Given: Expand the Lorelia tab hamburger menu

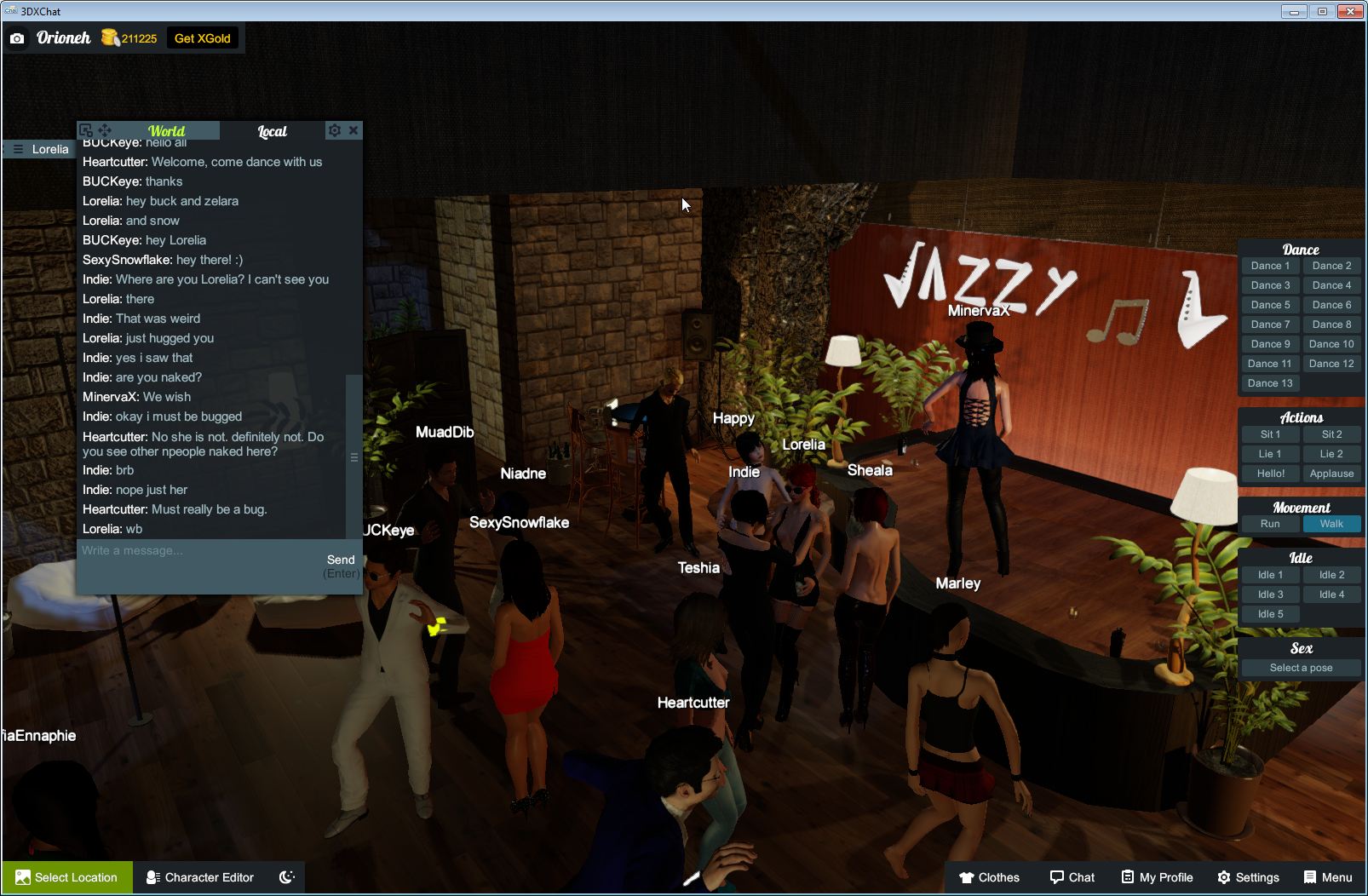Looking at the screenshot, I should (x=17, y=149).
